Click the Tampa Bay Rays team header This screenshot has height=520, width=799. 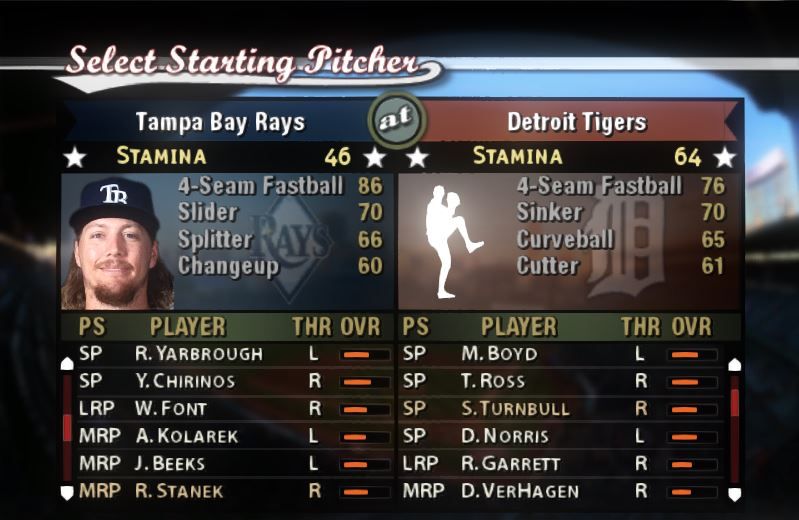click(220, 123)
